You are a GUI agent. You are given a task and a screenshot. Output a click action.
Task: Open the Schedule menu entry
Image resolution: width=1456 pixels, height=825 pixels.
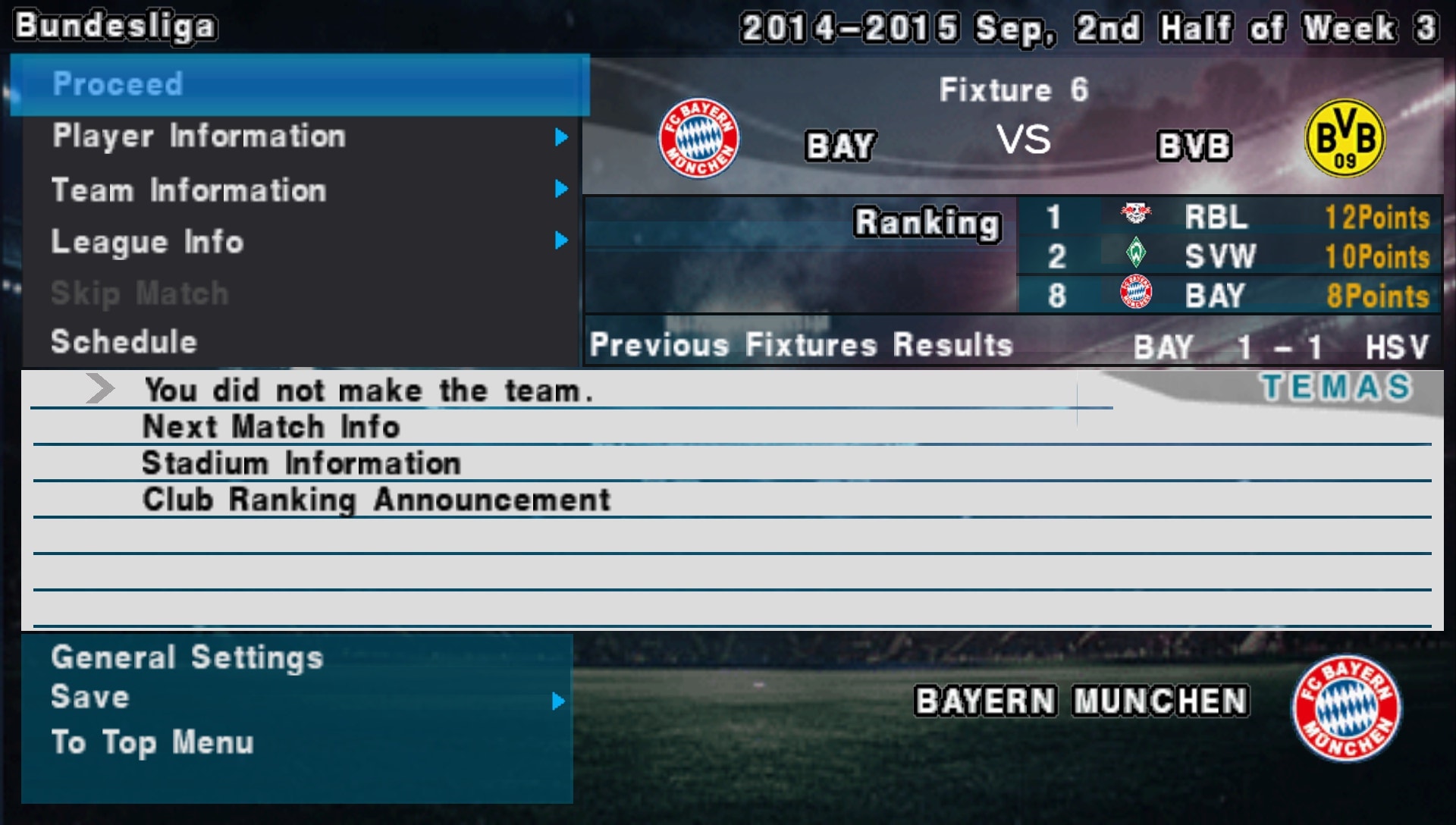click(124, 342)
